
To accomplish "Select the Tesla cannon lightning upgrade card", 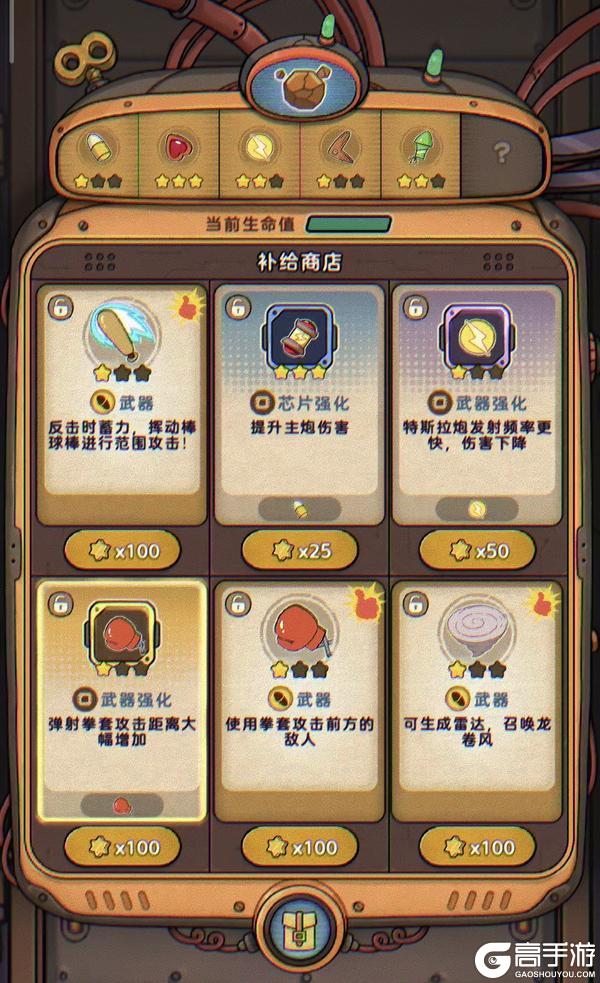I will (x=476, y=405).
